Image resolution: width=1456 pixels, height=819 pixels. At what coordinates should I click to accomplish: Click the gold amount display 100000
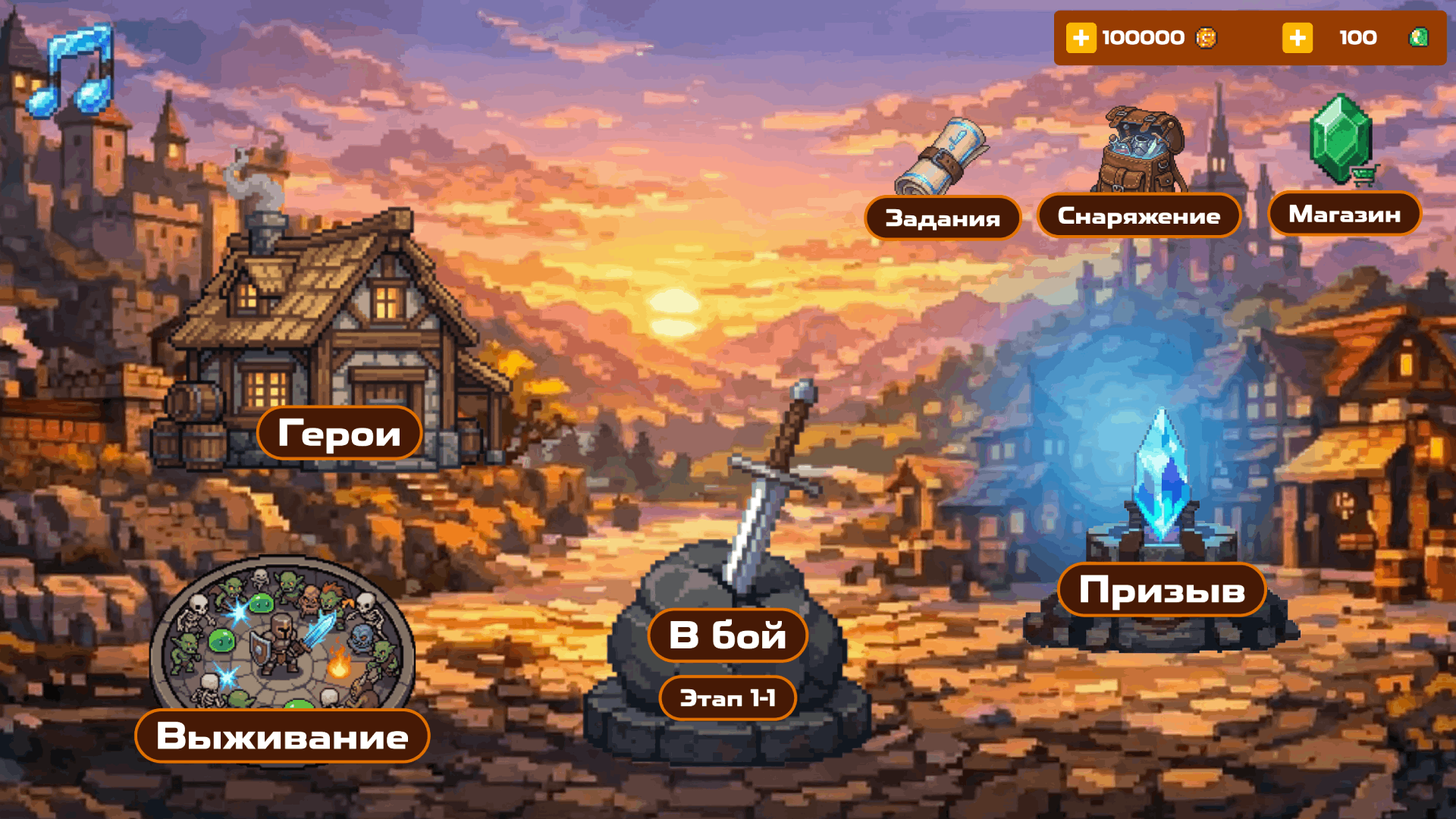point(1142,37)
